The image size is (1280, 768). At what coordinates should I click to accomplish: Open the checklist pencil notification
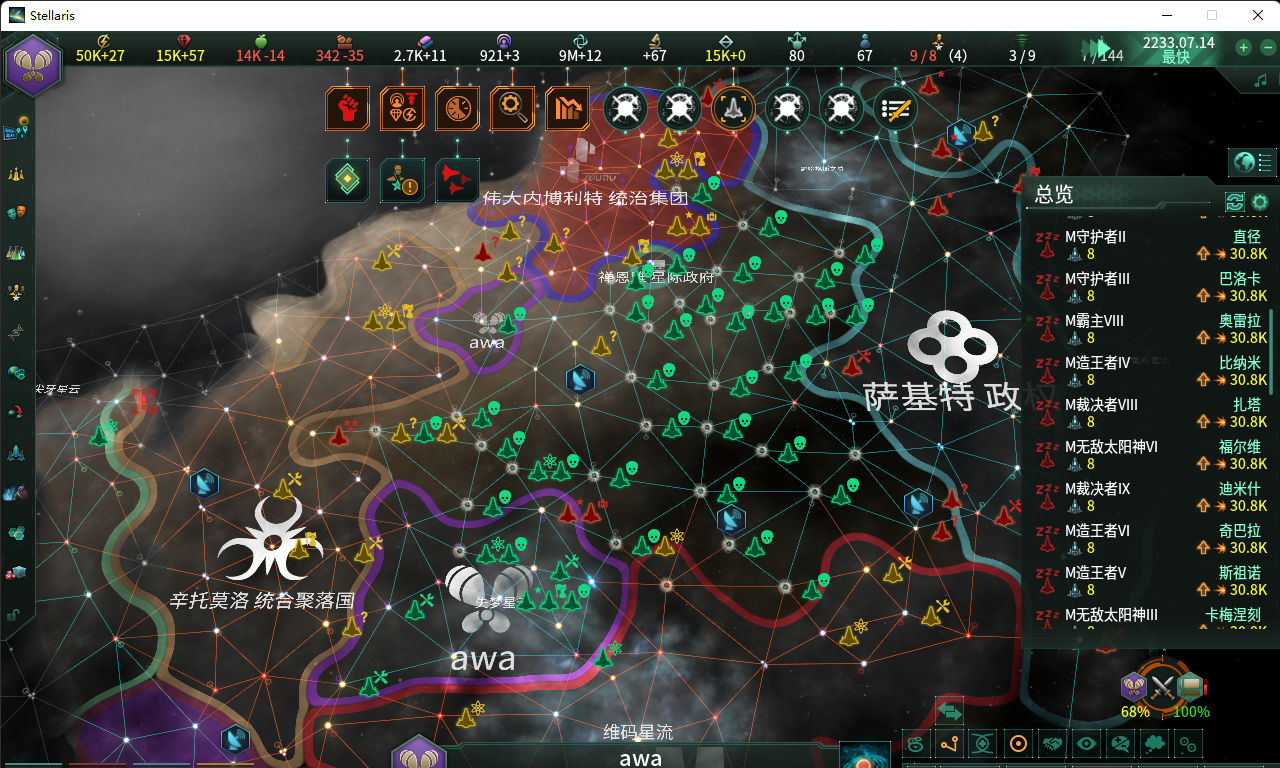pyautogui.click(x=896, y=108)
